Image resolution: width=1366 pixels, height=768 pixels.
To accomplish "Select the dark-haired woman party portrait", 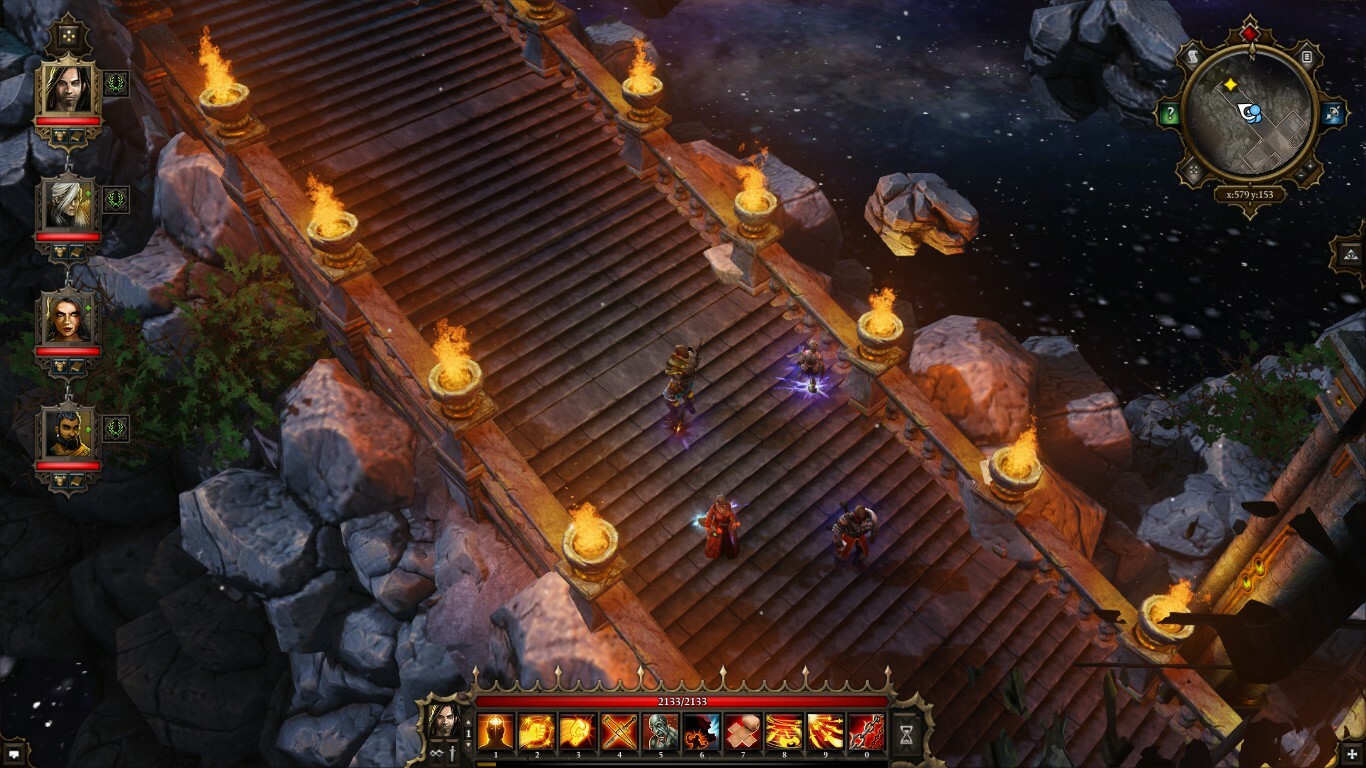I will point(68,319).
